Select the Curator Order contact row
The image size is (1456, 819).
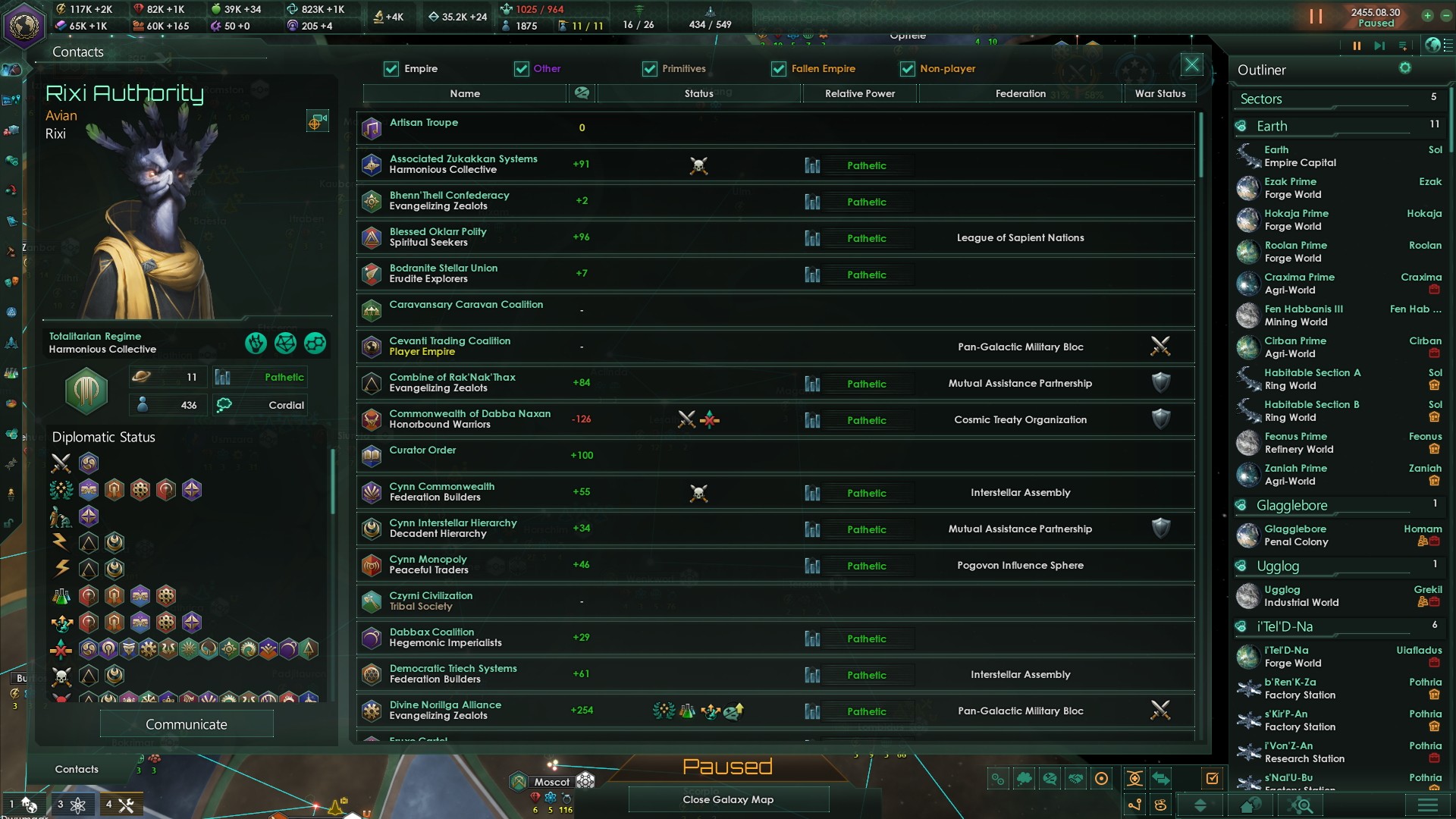tap(775, 456)
